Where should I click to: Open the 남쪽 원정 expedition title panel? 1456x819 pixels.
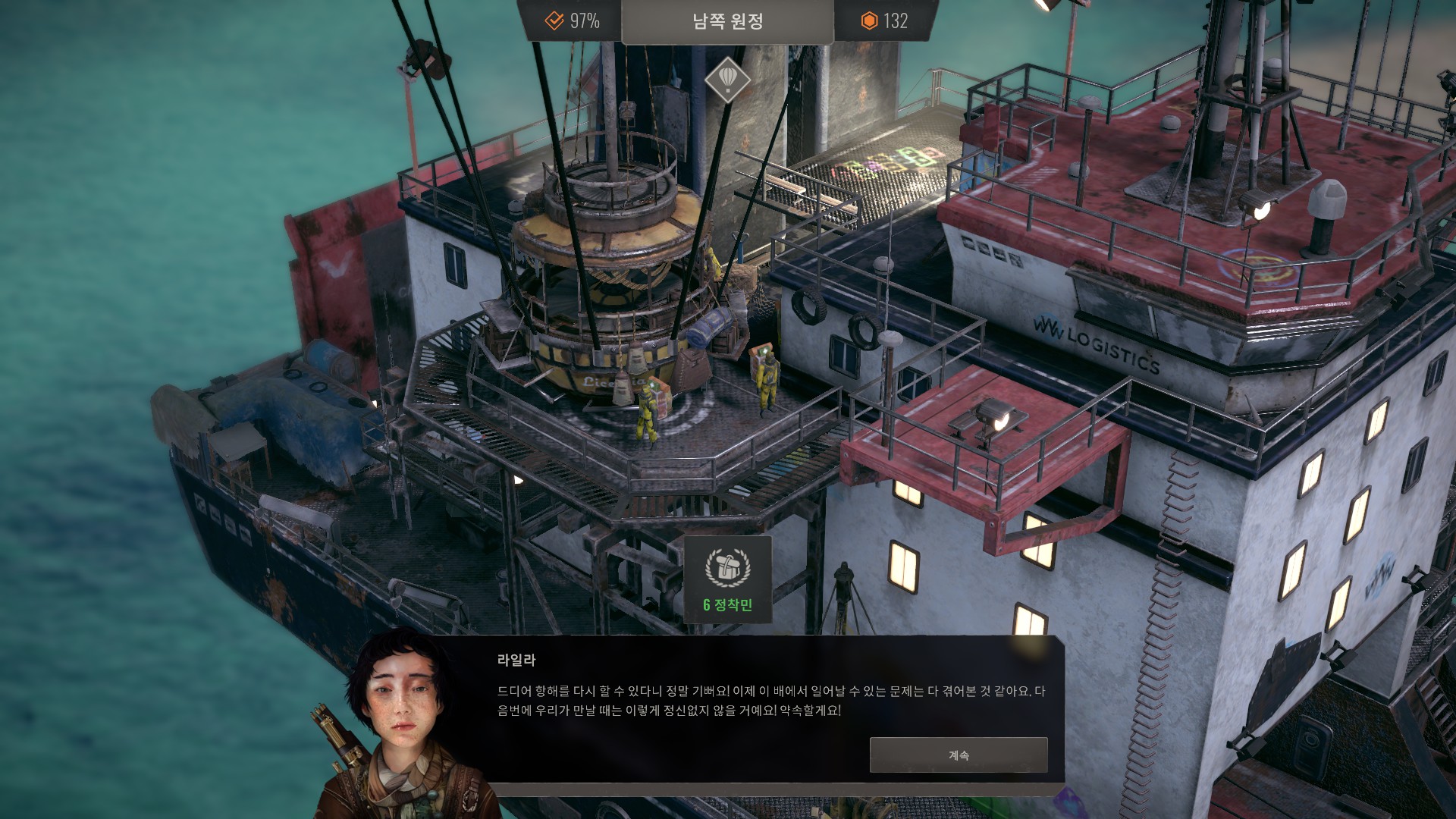pyautogui.click(x=727, y=22)
